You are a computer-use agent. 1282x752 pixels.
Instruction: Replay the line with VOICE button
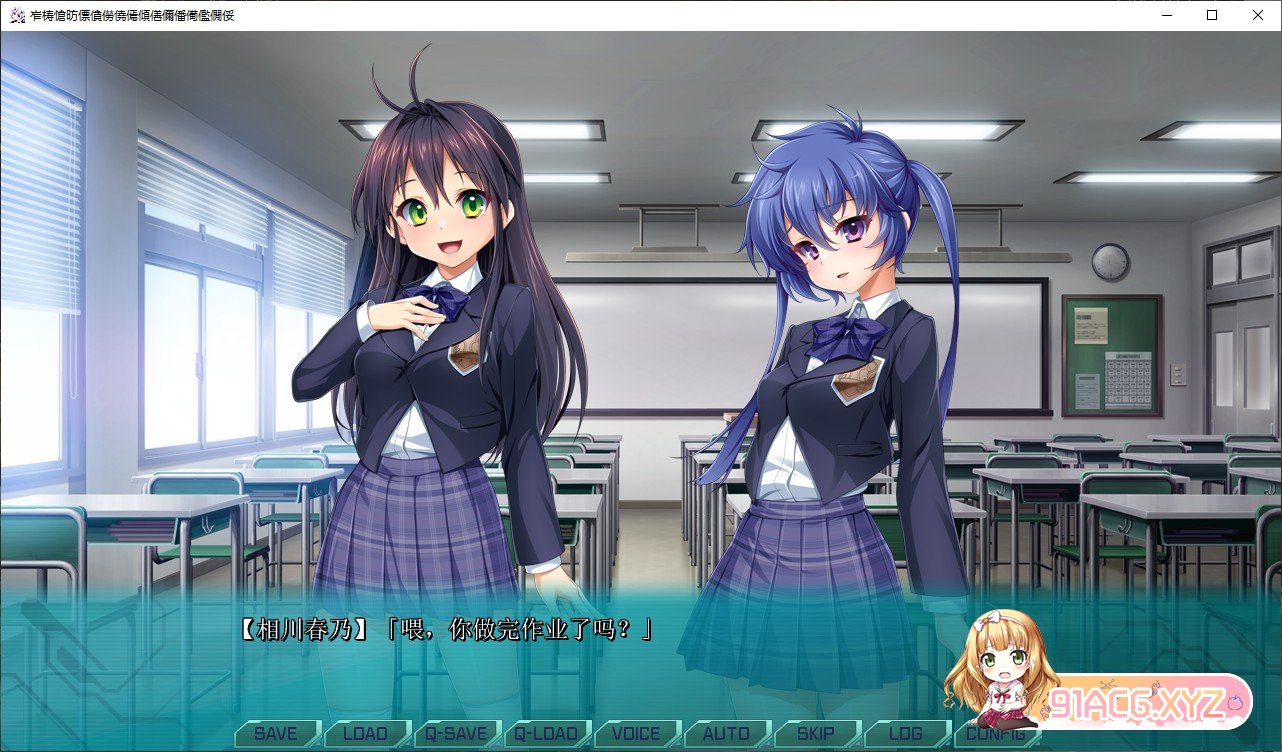tap(636, 734)
